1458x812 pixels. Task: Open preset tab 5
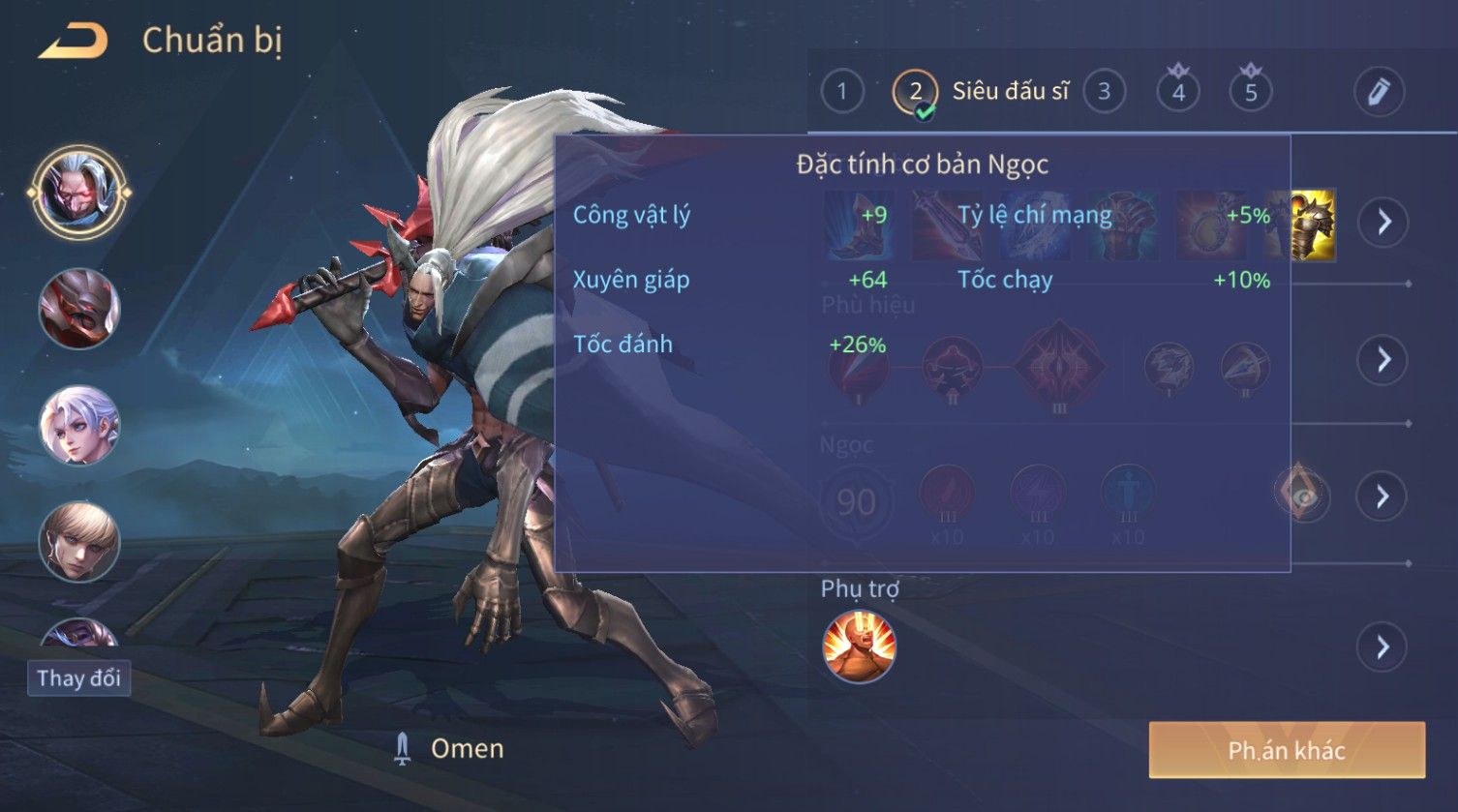(1251, 92)
